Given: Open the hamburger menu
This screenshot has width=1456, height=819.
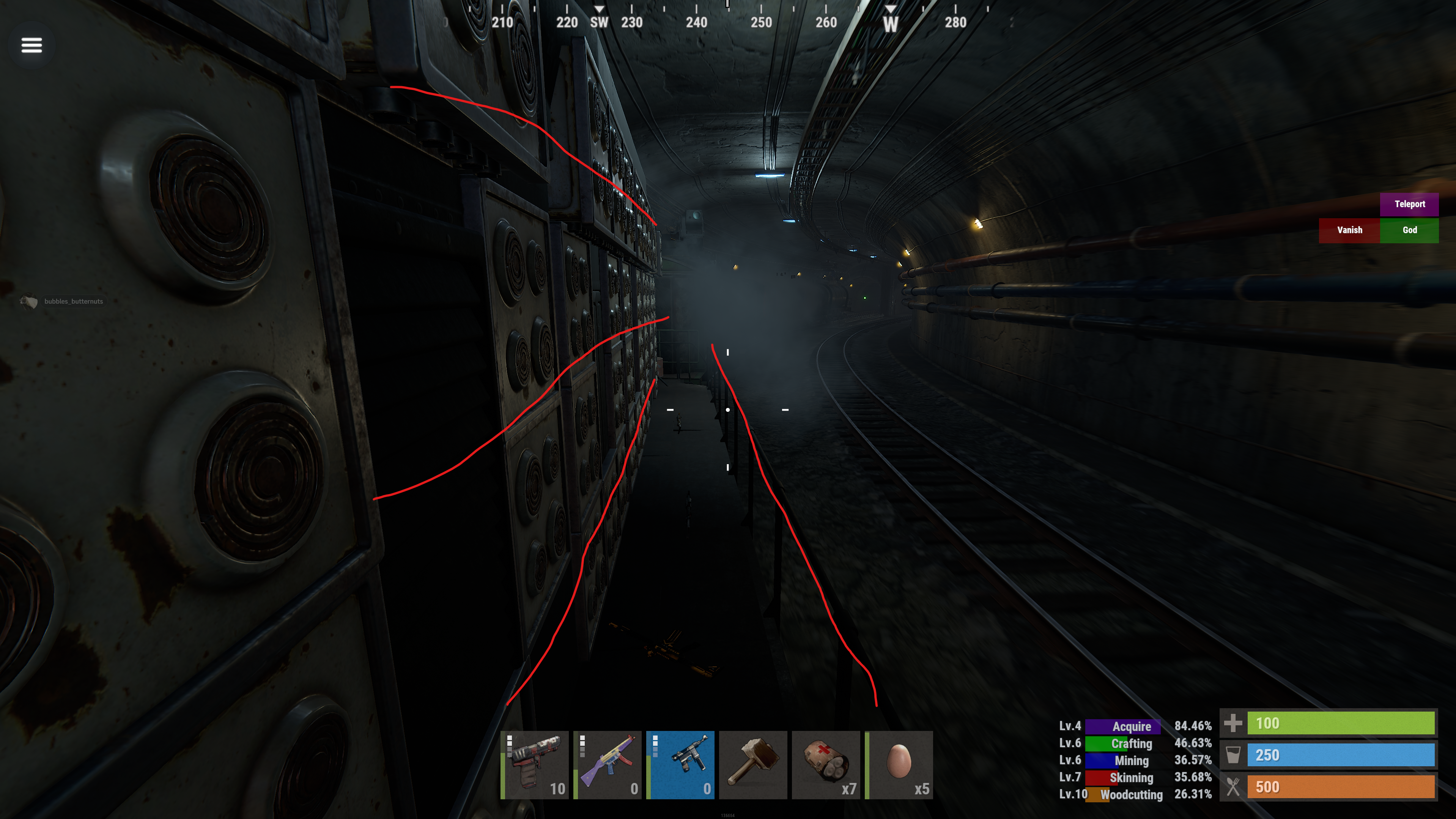Looking at the screenshot, I should (31, 45).
